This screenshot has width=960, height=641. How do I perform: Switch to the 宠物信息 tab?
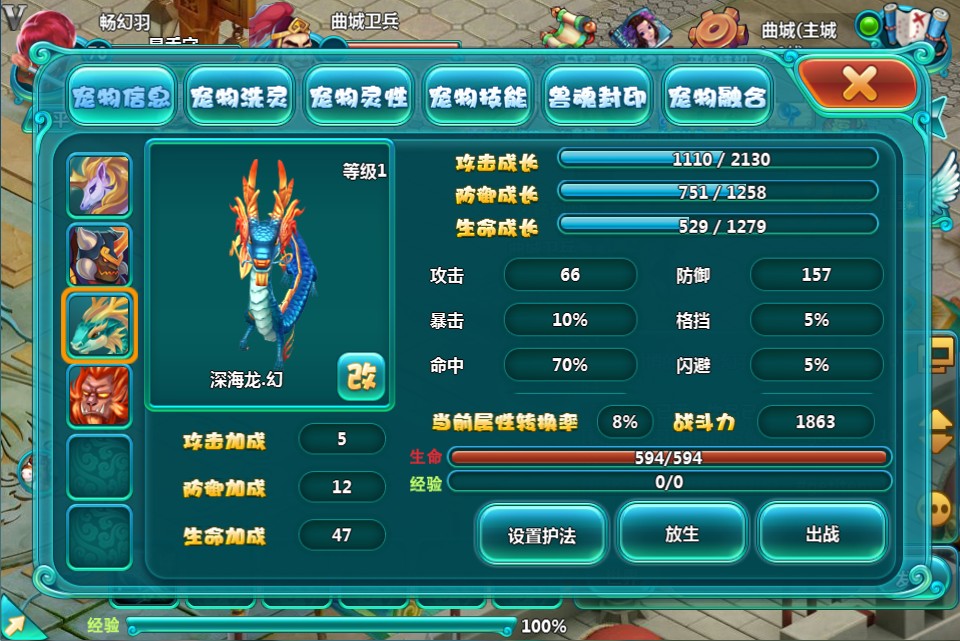pos(121,98)
